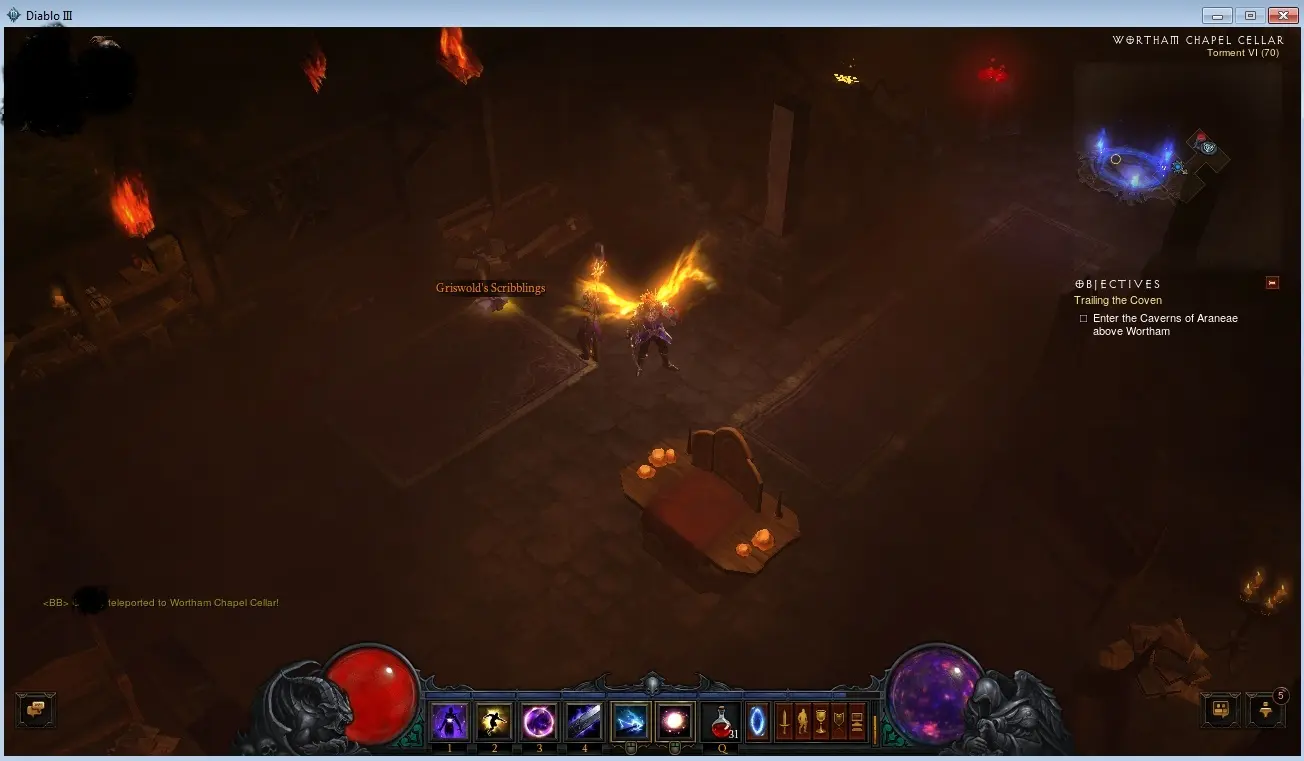
Task: Select the blue lightning skill icon
Action: 630,721
